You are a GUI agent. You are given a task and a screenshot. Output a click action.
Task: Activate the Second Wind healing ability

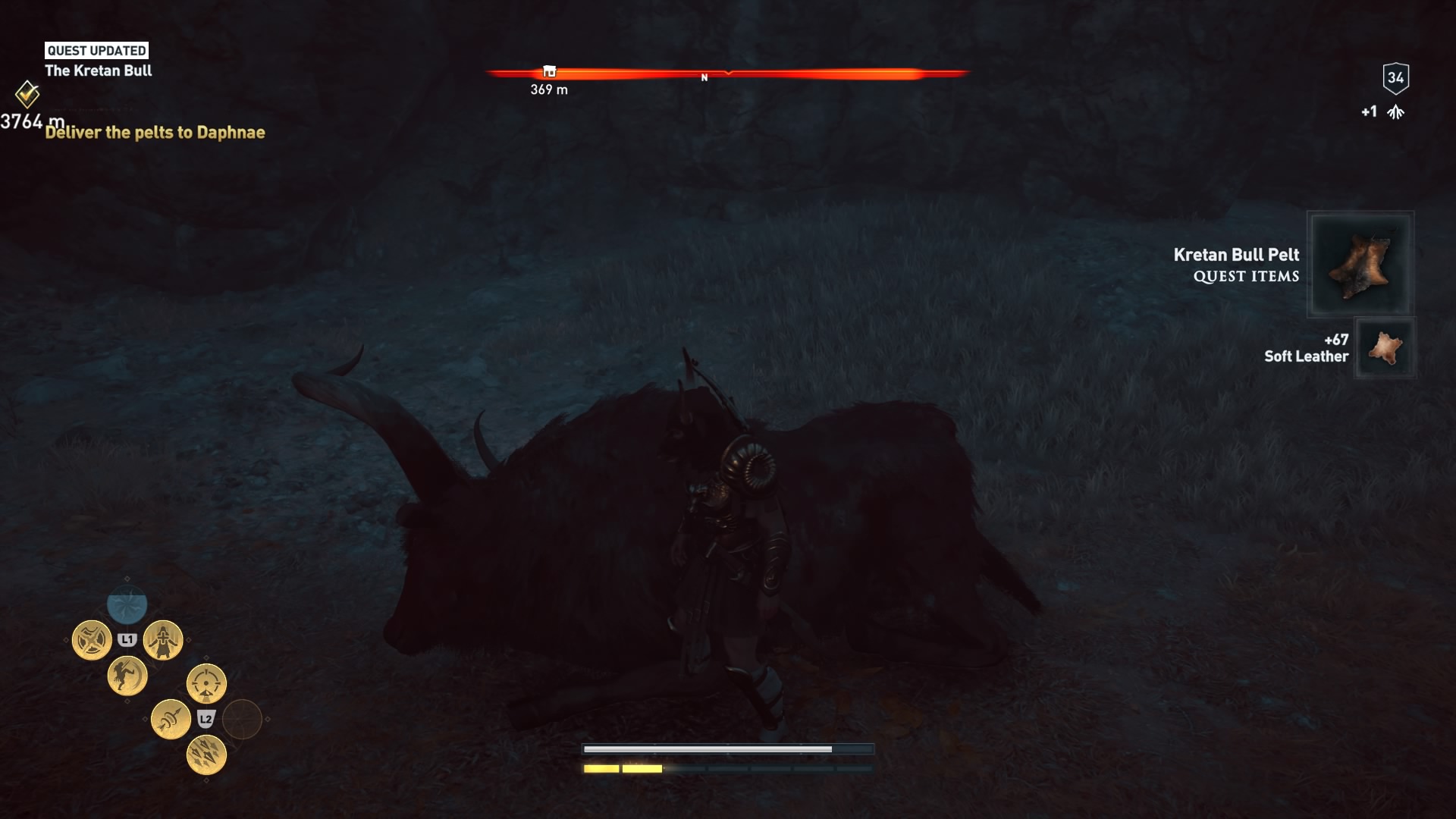point(163,639)
